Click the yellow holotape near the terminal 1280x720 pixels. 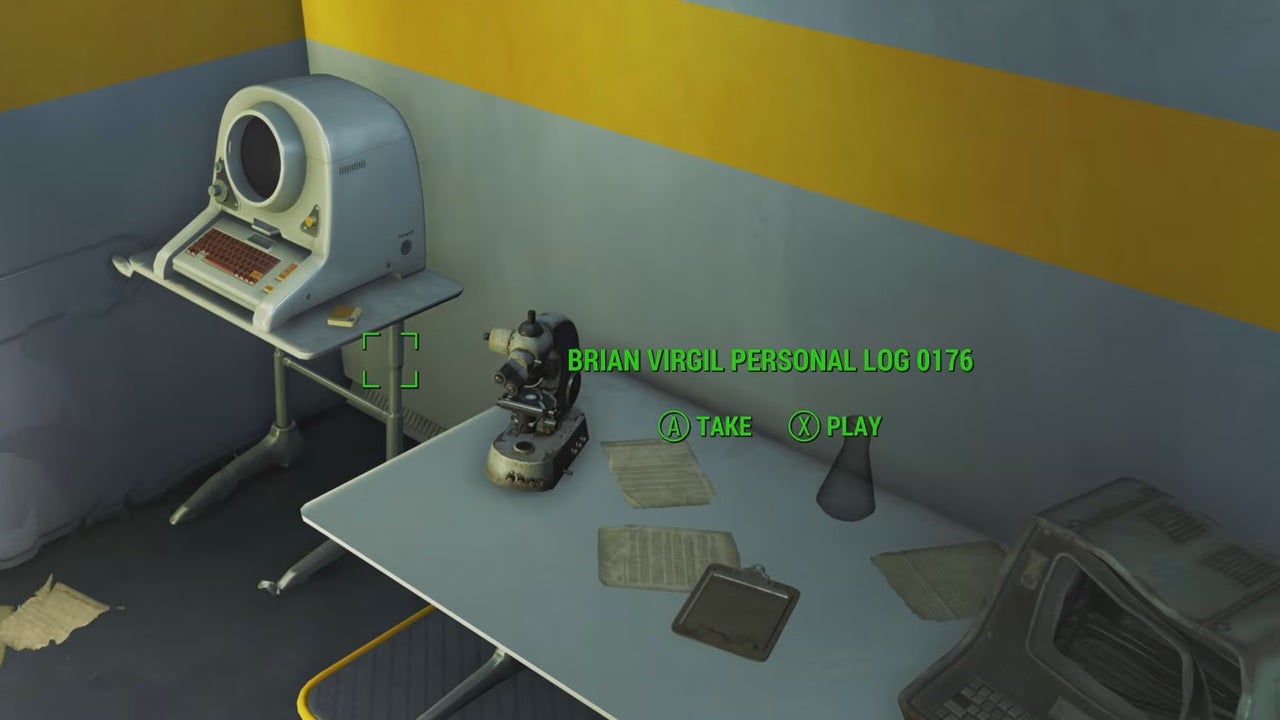pyautogui.click(x=344, y=314)
